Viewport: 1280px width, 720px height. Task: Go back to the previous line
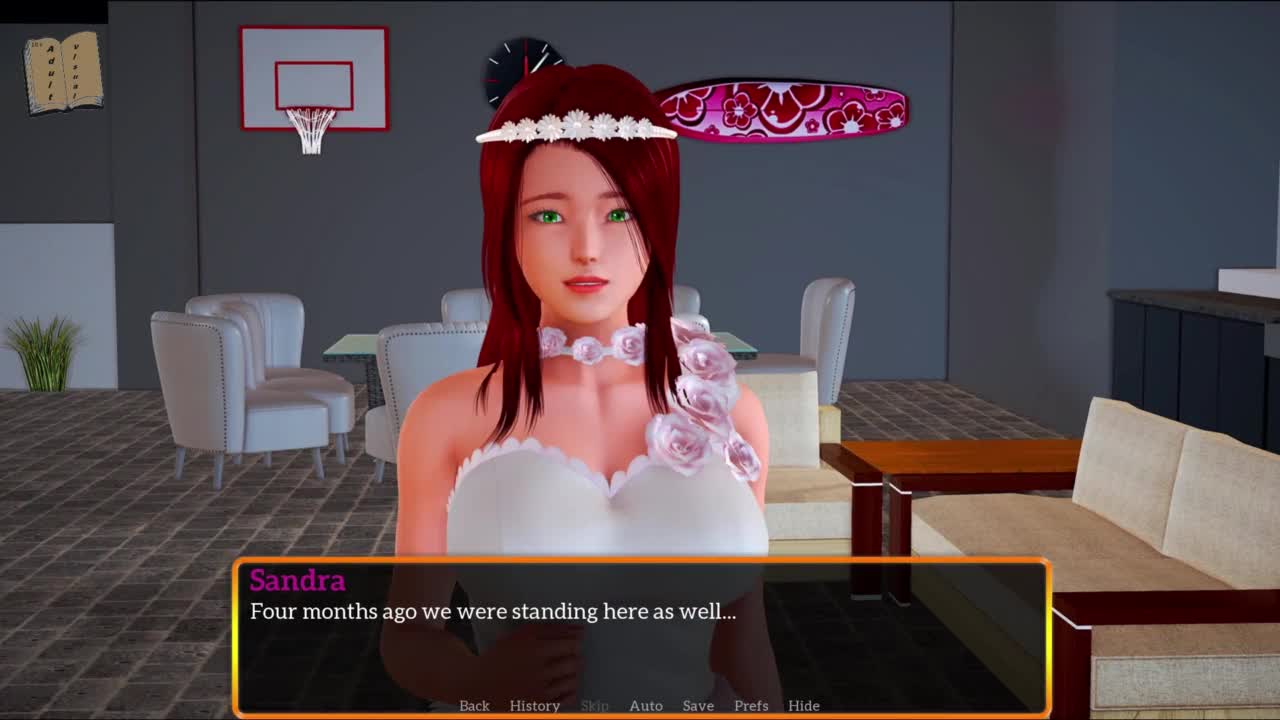pyautogui.click(x=474, y=705)
